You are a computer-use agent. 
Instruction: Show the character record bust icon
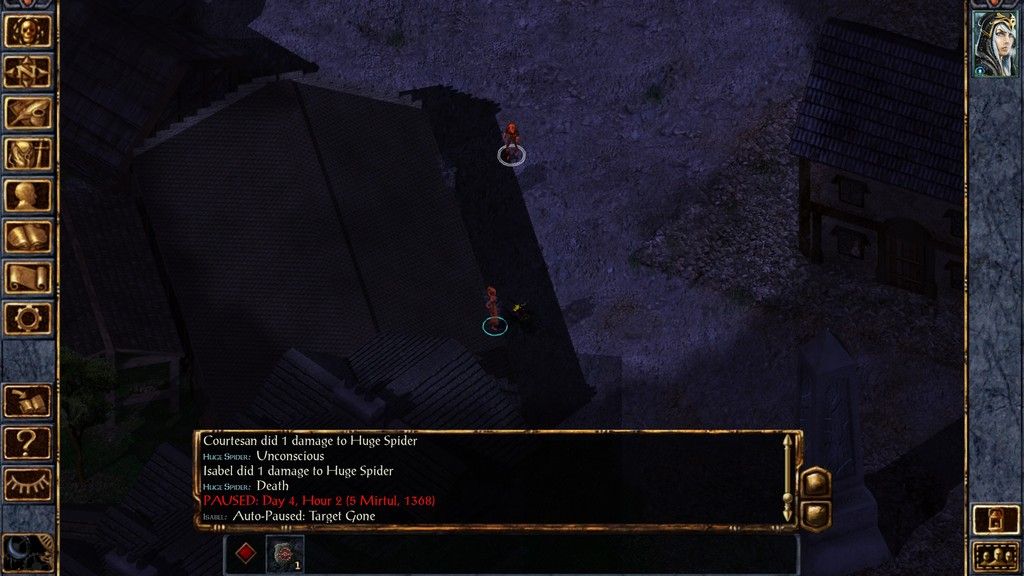tap(27, 194)
